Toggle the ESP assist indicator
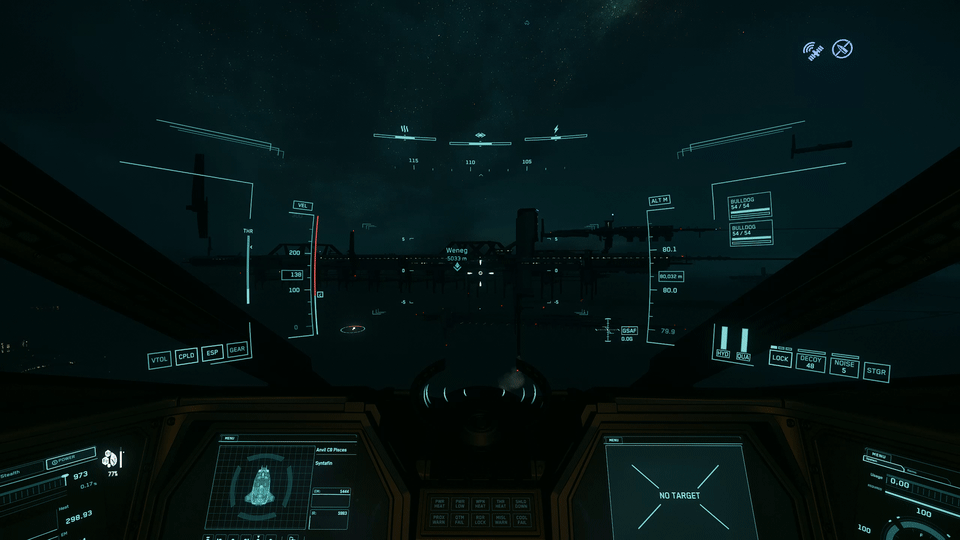The image size is (960, 540). [212, 353]
